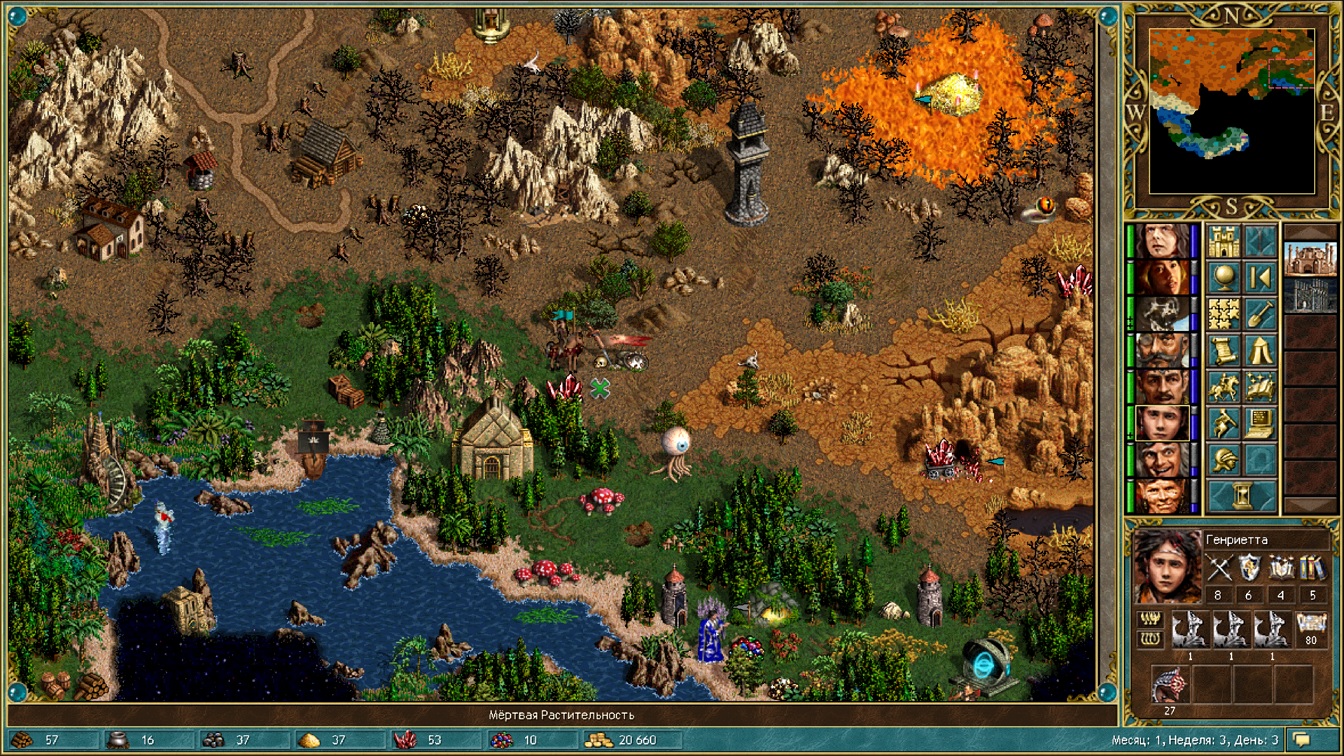The width and height of the screenshot is (1344, 756).
Task: Open the quest log scroll
Action: pos(1224,349)
